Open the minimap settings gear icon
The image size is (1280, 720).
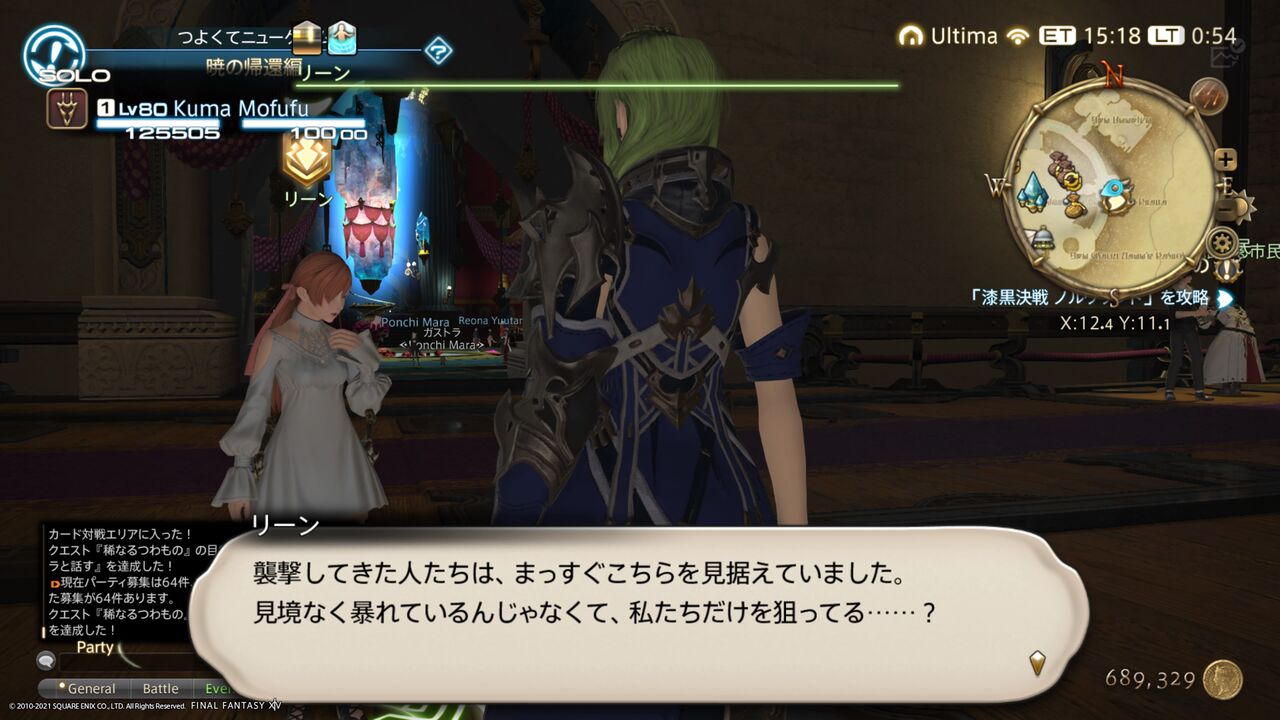pyautogui.click(x=1220, y=242)
